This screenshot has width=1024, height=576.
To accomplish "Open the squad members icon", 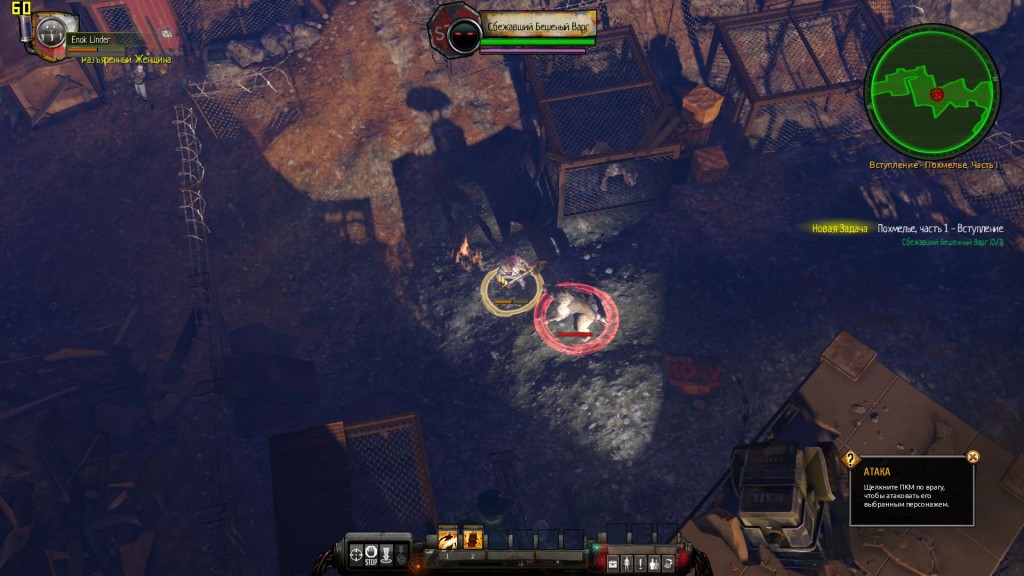I will (x=653, y=564).
